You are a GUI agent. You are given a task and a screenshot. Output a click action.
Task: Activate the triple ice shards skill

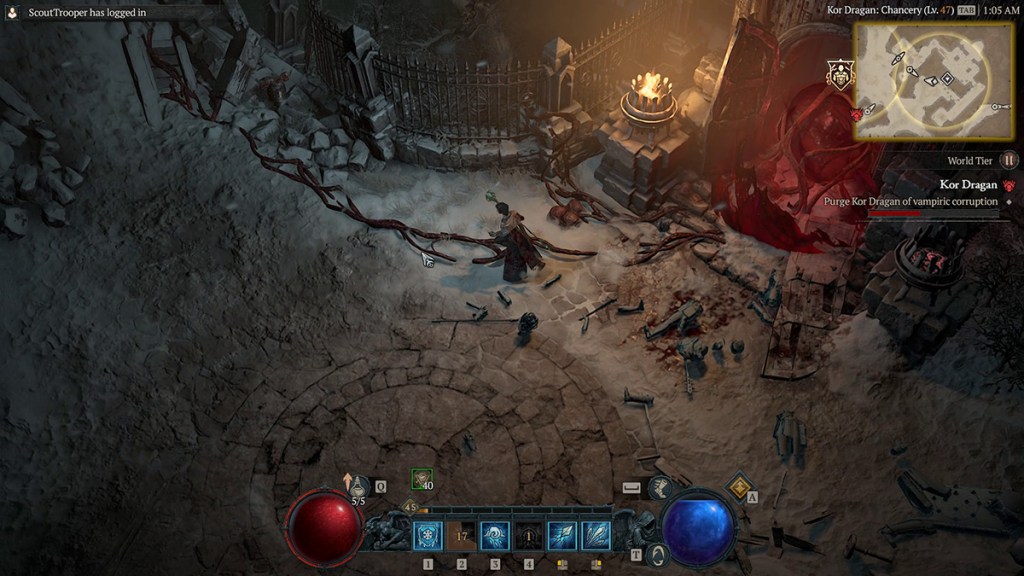click(x=596, y=536)
